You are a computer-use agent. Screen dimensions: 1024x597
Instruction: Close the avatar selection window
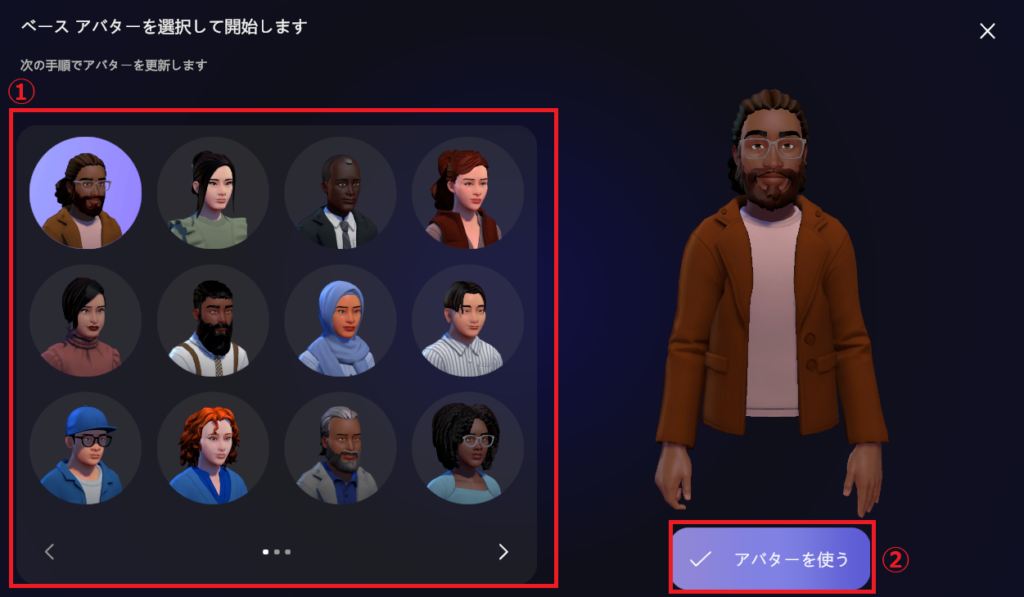(x=987, y=31)
